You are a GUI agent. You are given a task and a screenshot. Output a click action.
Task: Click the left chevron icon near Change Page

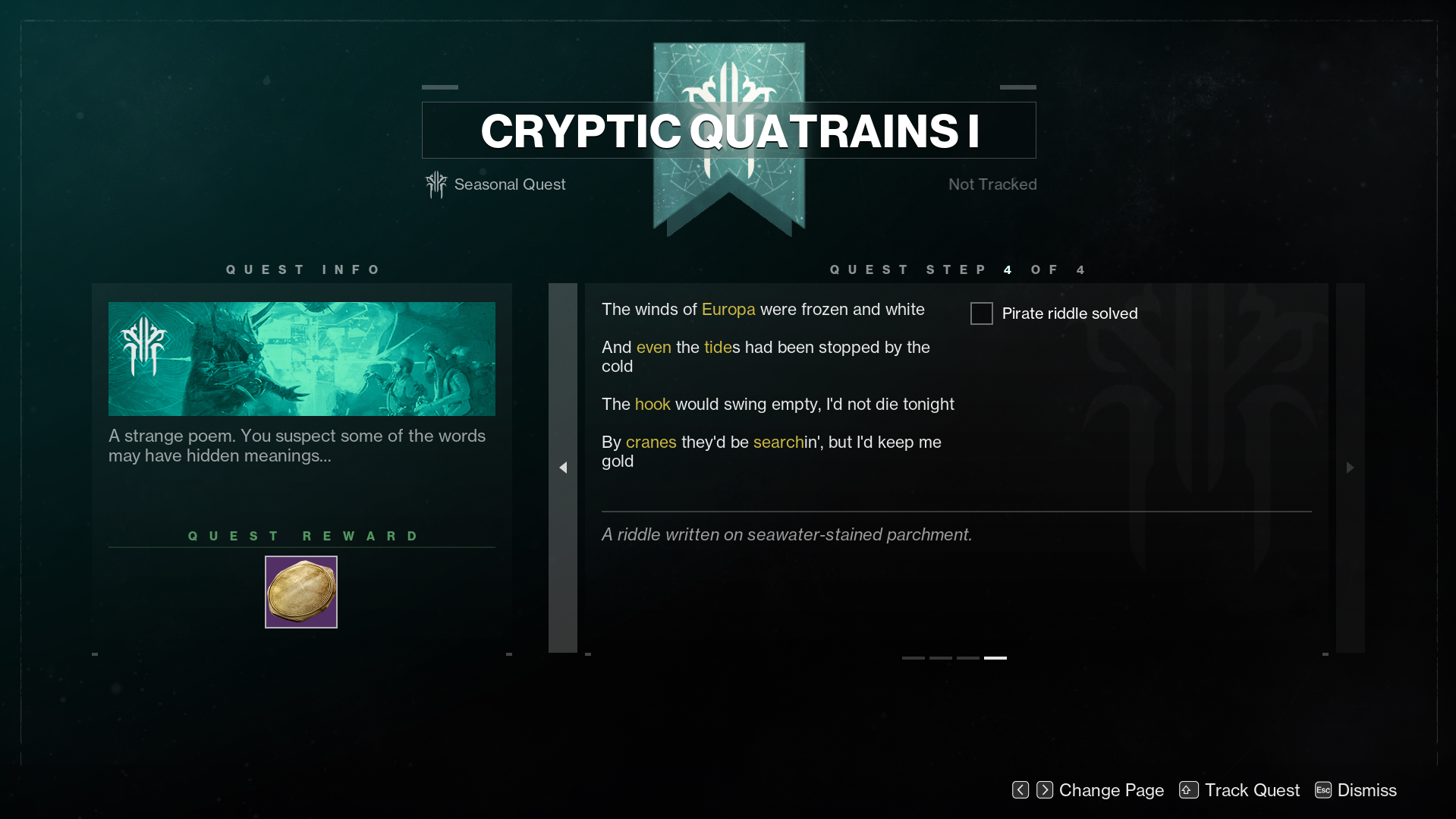tap(1020, 789)
